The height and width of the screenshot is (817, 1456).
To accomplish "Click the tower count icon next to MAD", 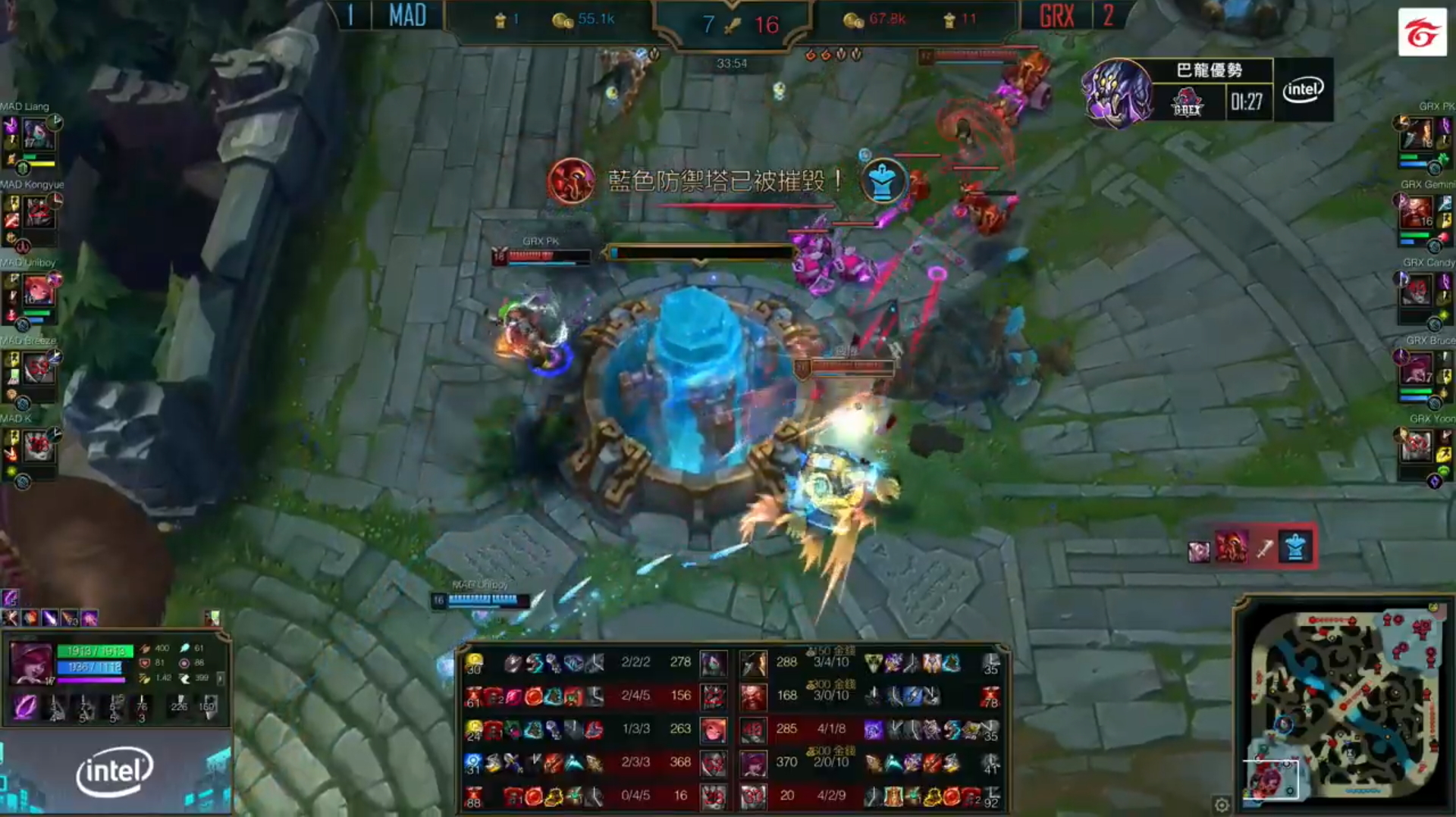I will coord(501,20).
